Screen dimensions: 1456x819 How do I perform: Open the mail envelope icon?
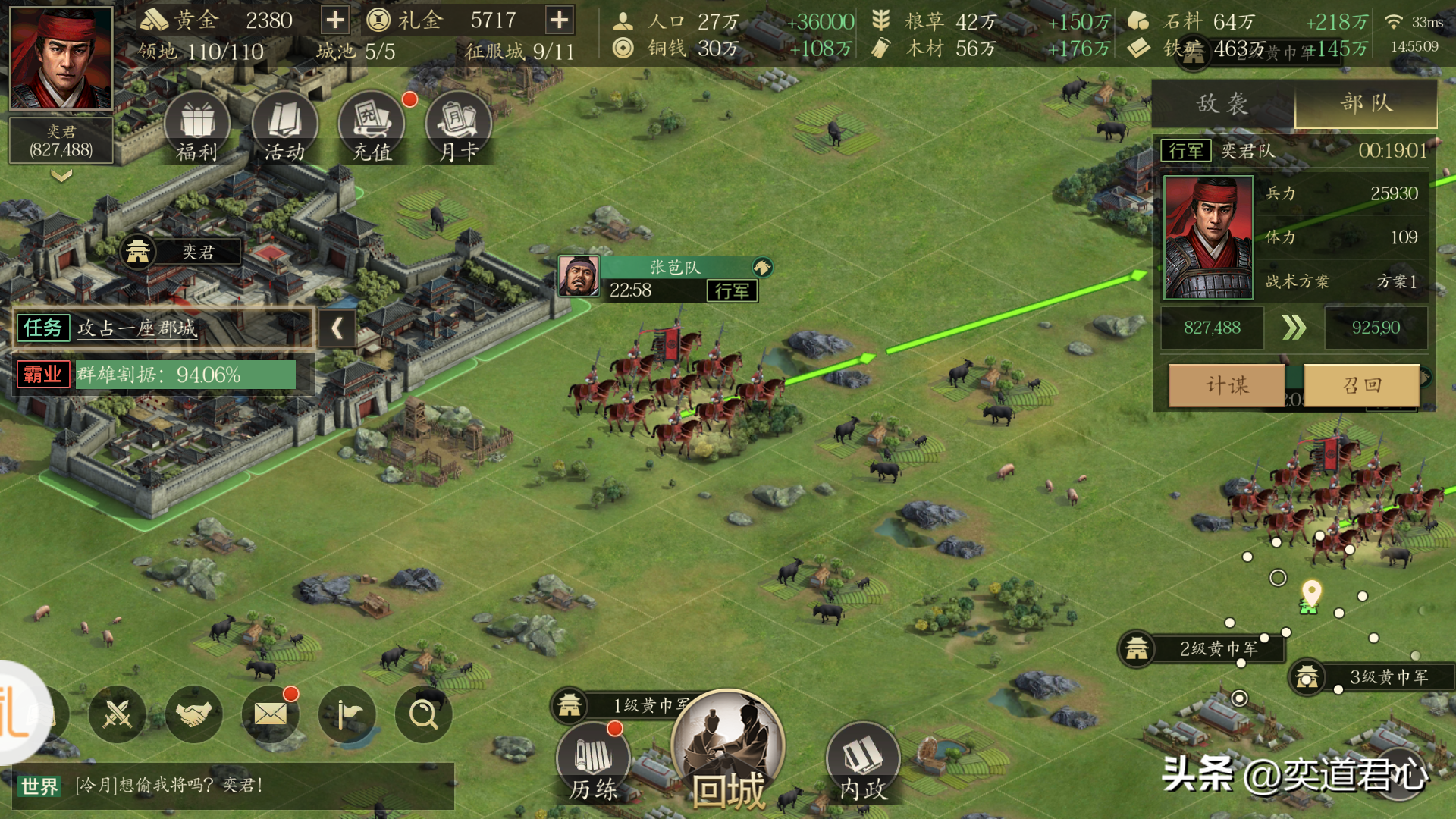(x=271, y=714)
